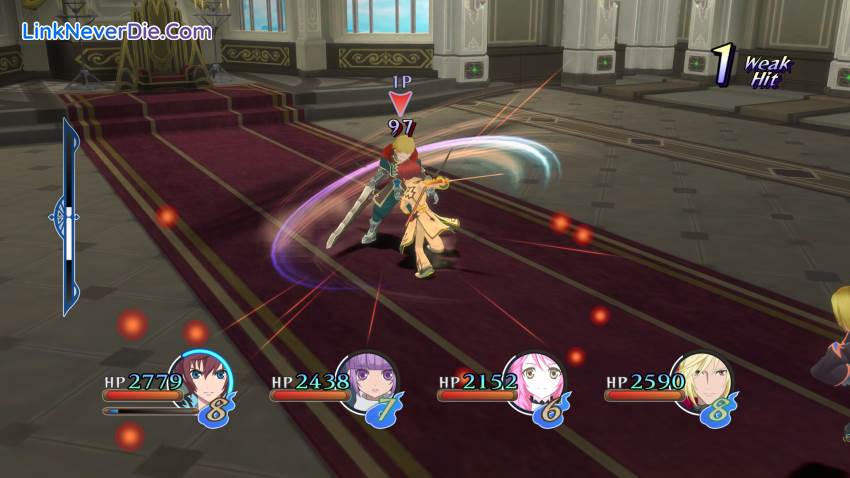Choose the purple-haired girl's portrait
The height and width of the screenshot is (478, 850).
[368, 379]
